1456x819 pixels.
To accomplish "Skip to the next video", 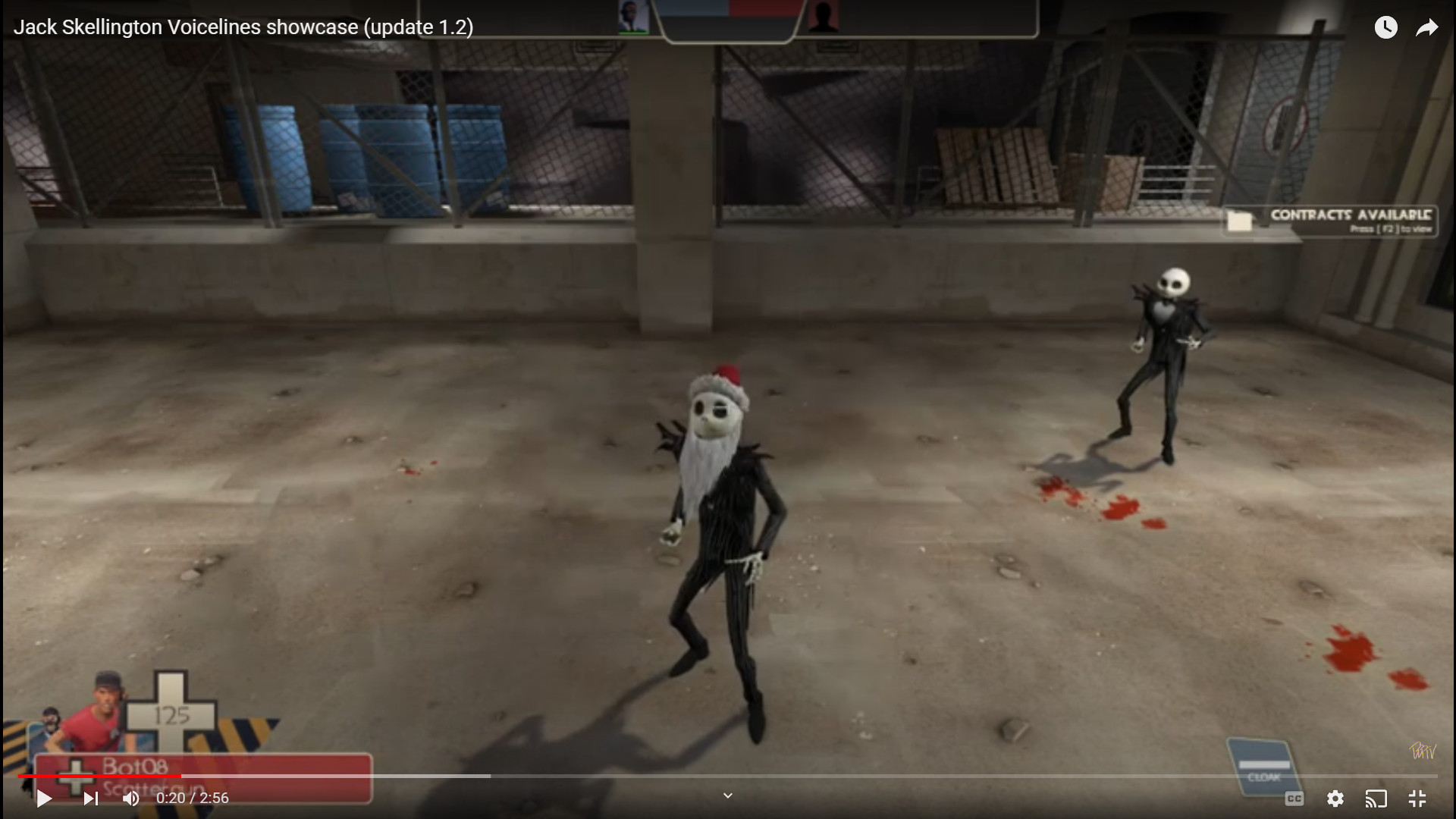I will click(x=91, y=799).
